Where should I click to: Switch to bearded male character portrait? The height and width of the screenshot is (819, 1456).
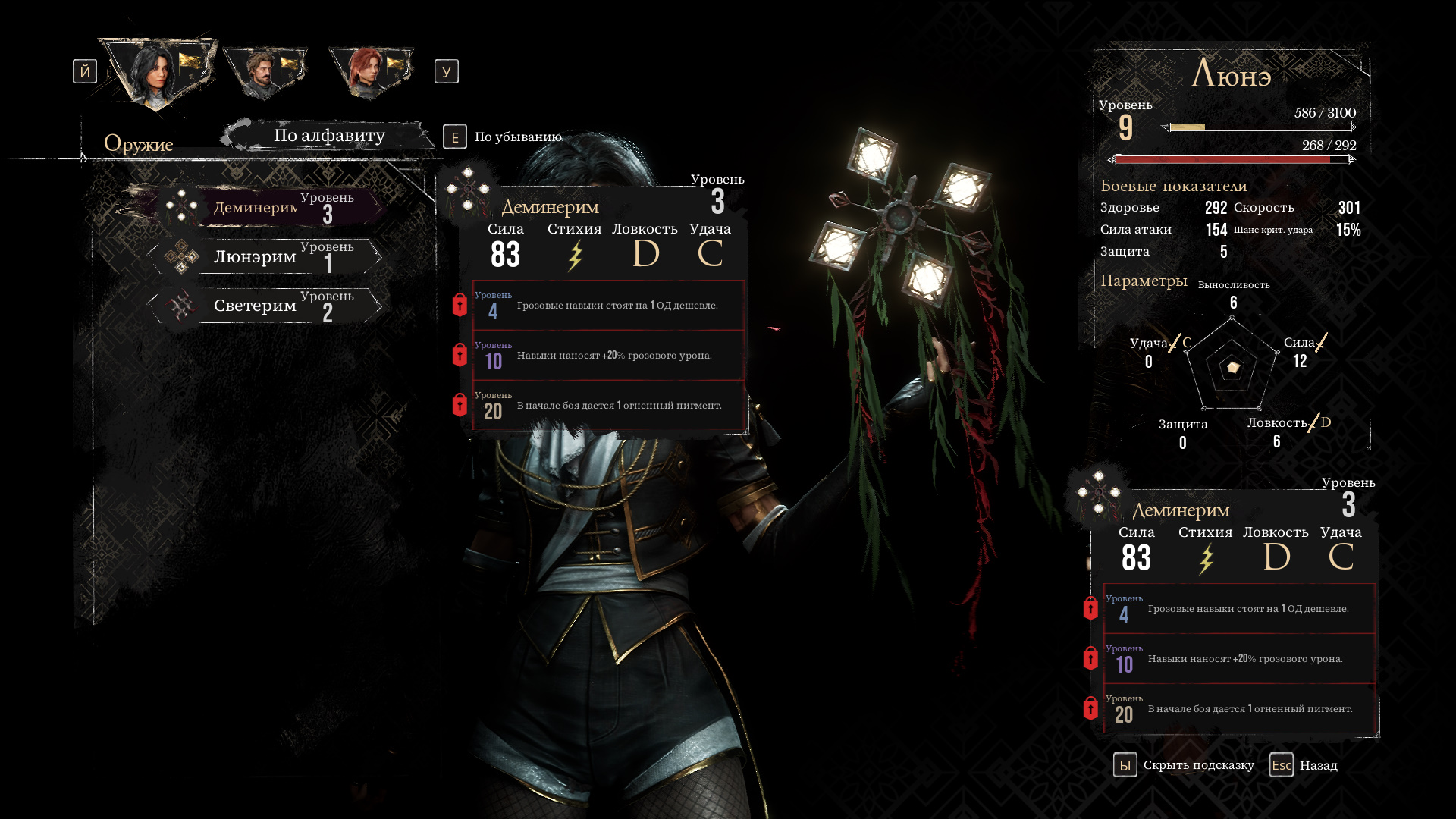[263, 73]
